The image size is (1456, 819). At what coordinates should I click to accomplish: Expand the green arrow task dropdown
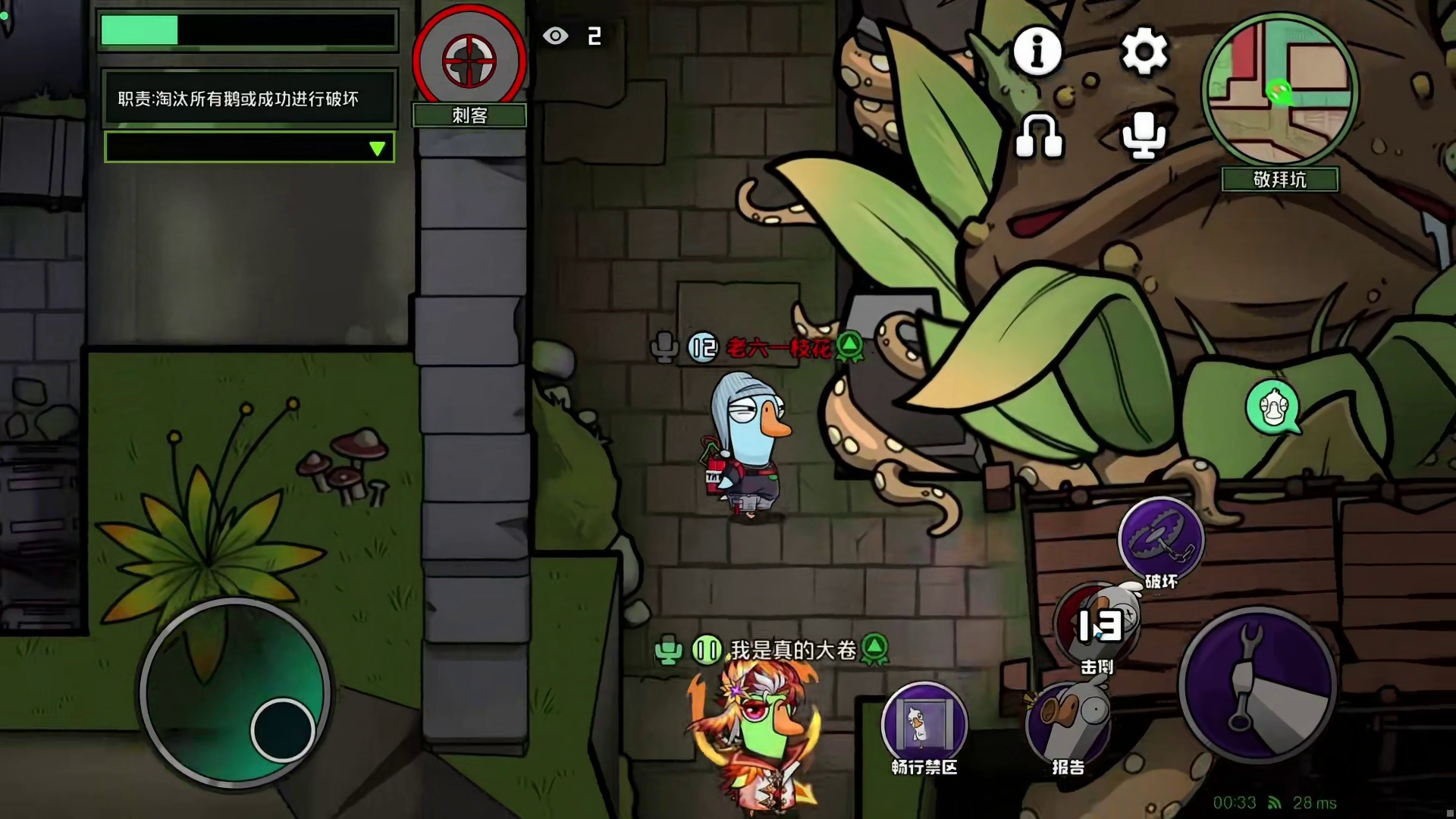pyautogui.click(x=377, y=148)
